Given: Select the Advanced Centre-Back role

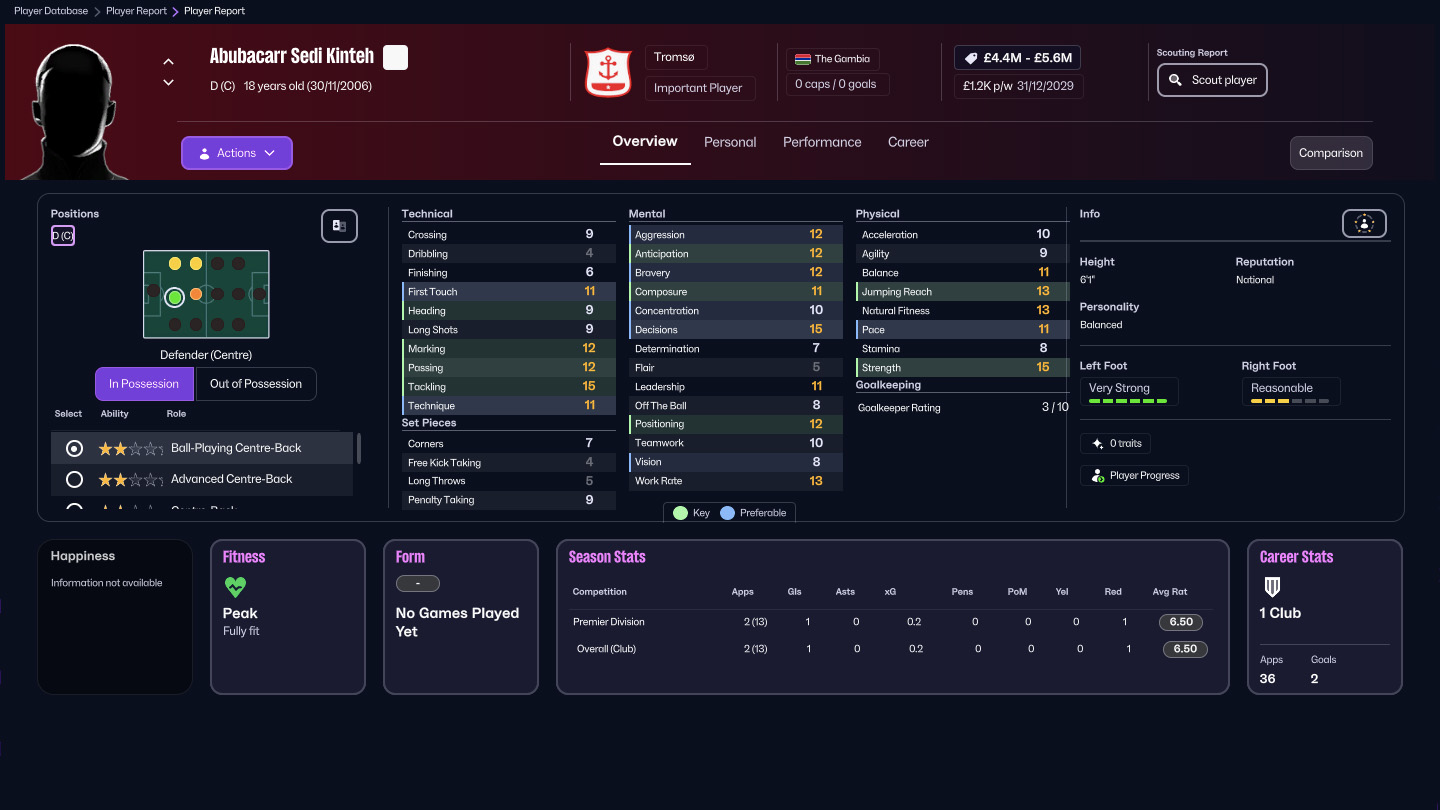Looking at the screenshot, I should point(73,479).
